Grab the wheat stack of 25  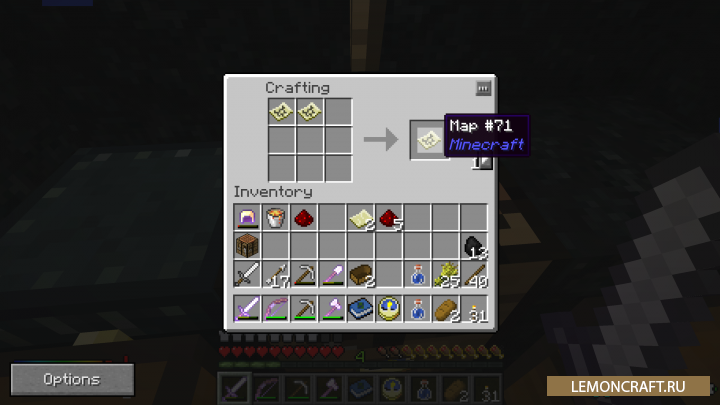point(445,273)
